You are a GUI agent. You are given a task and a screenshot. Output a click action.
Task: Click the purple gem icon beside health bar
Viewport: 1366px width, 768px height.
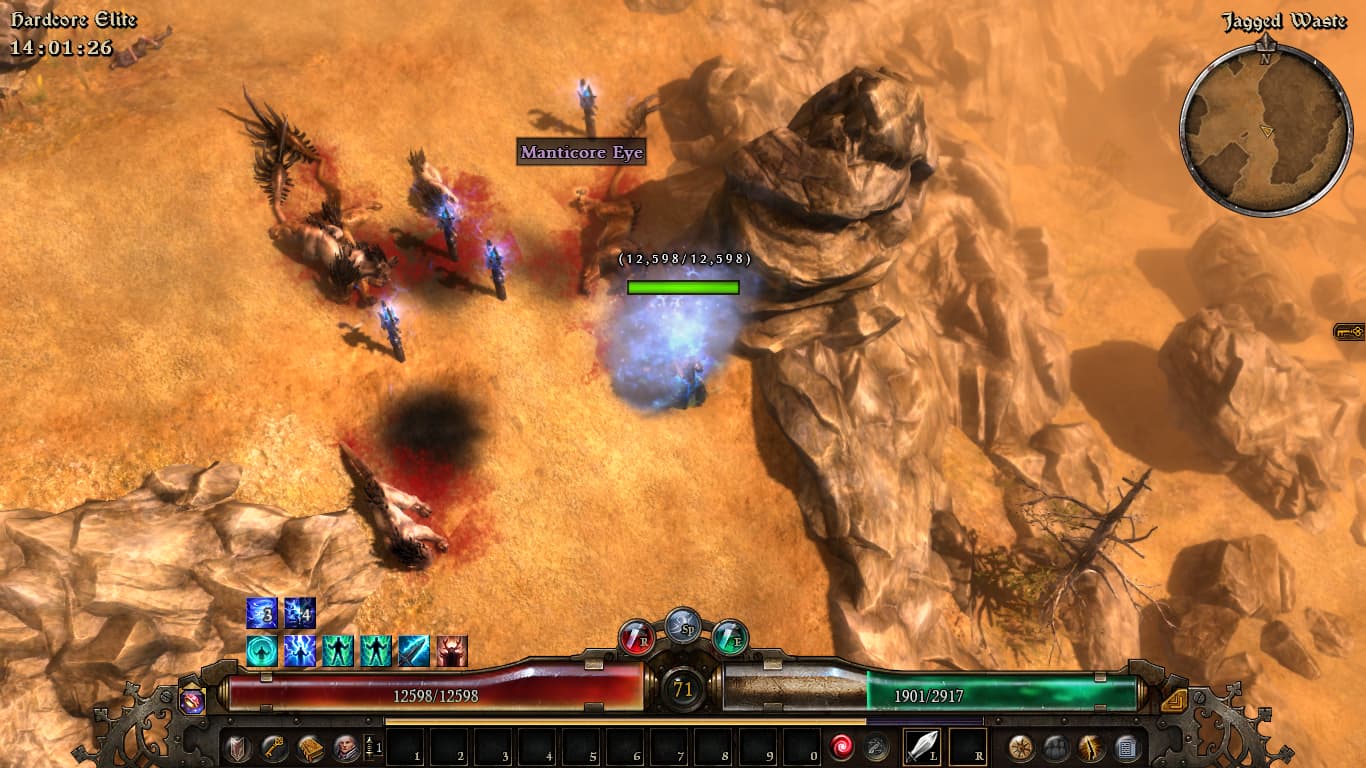click(192, 700)
